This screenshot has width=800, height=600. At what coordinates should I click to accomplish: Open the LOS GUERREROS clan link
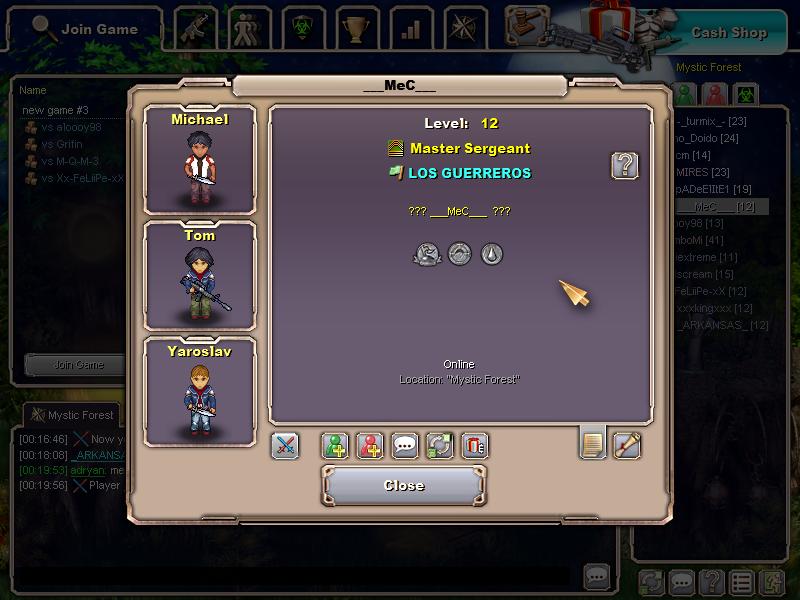pos(469,173)
